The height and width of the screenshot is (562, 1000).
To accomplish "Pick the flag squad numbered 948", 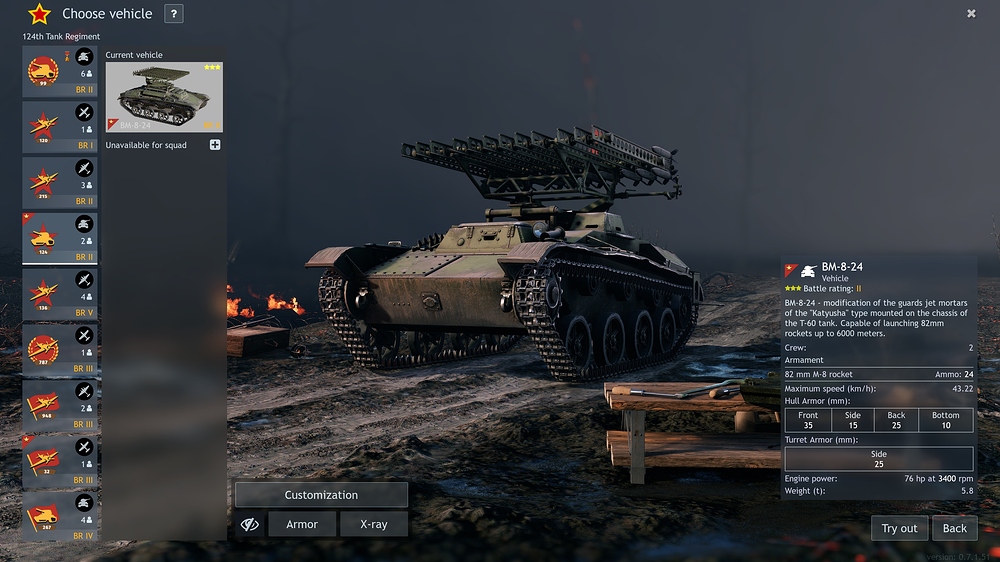I will click(60, 406).
